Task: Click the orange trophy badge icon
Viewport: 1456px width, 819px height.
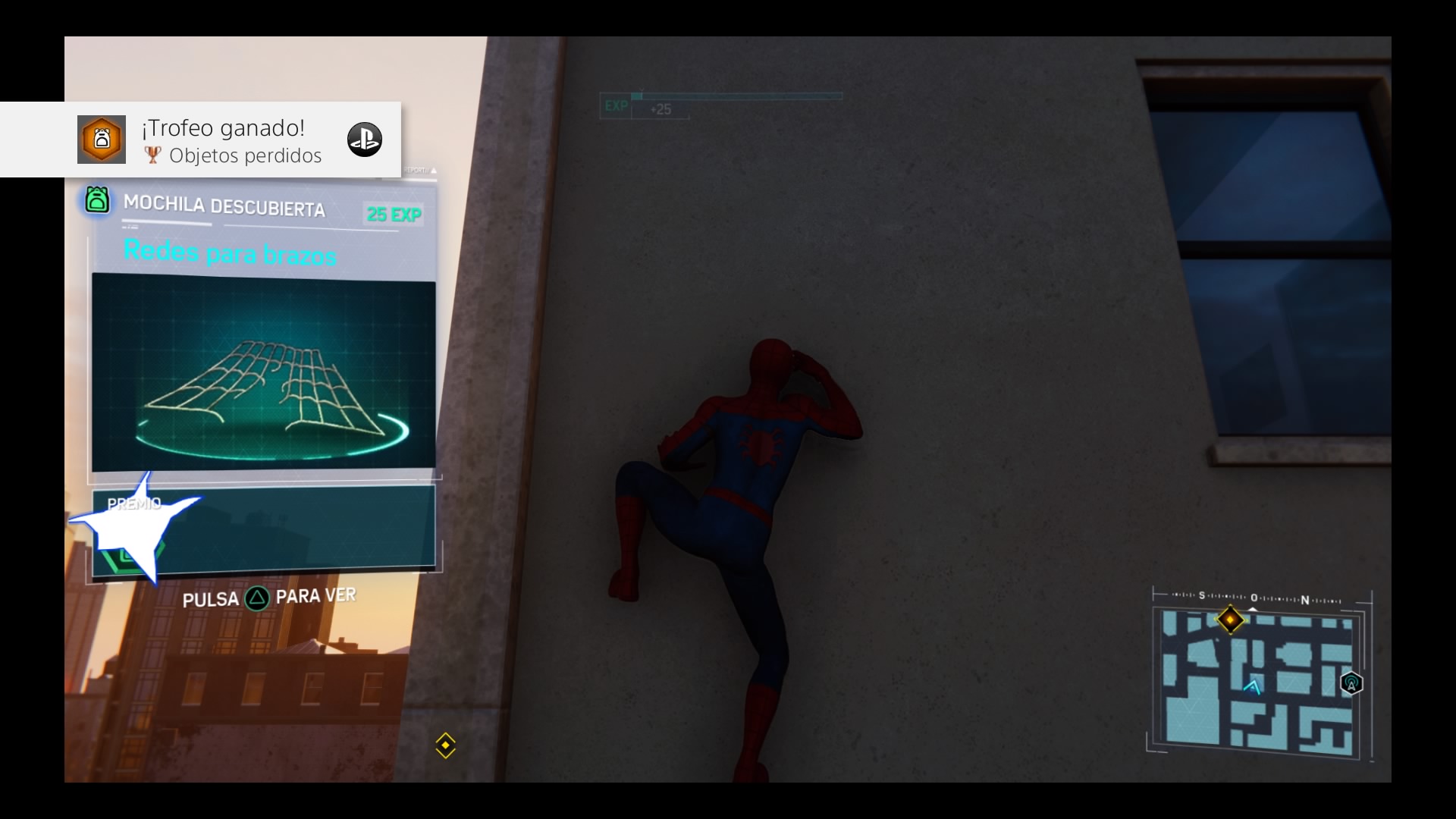Action: [x=102, y=140]
